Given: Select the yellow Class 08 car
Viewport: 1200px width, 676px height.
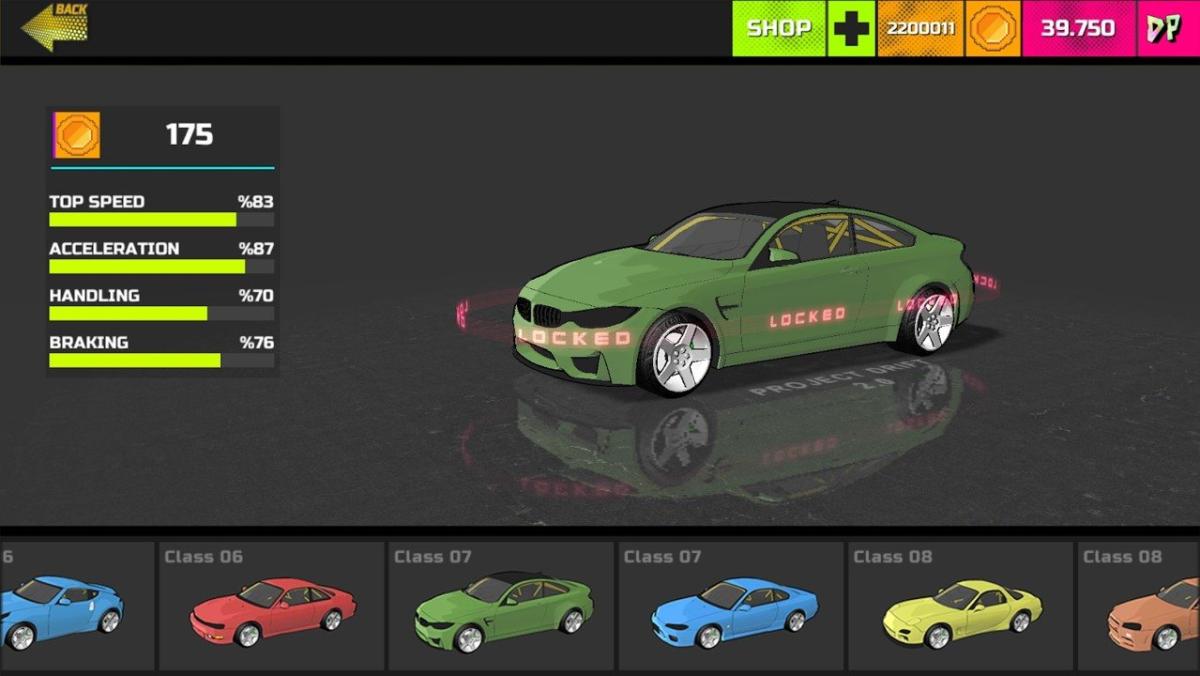Looking at the screenshot, I should [960, 606].
